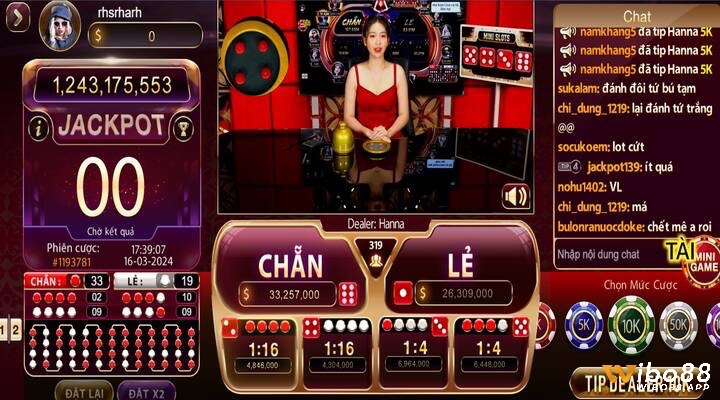Choose the green 10K chip
This screenshot has width=720, height=400.
pyautogui.click(x=631, y=324)
